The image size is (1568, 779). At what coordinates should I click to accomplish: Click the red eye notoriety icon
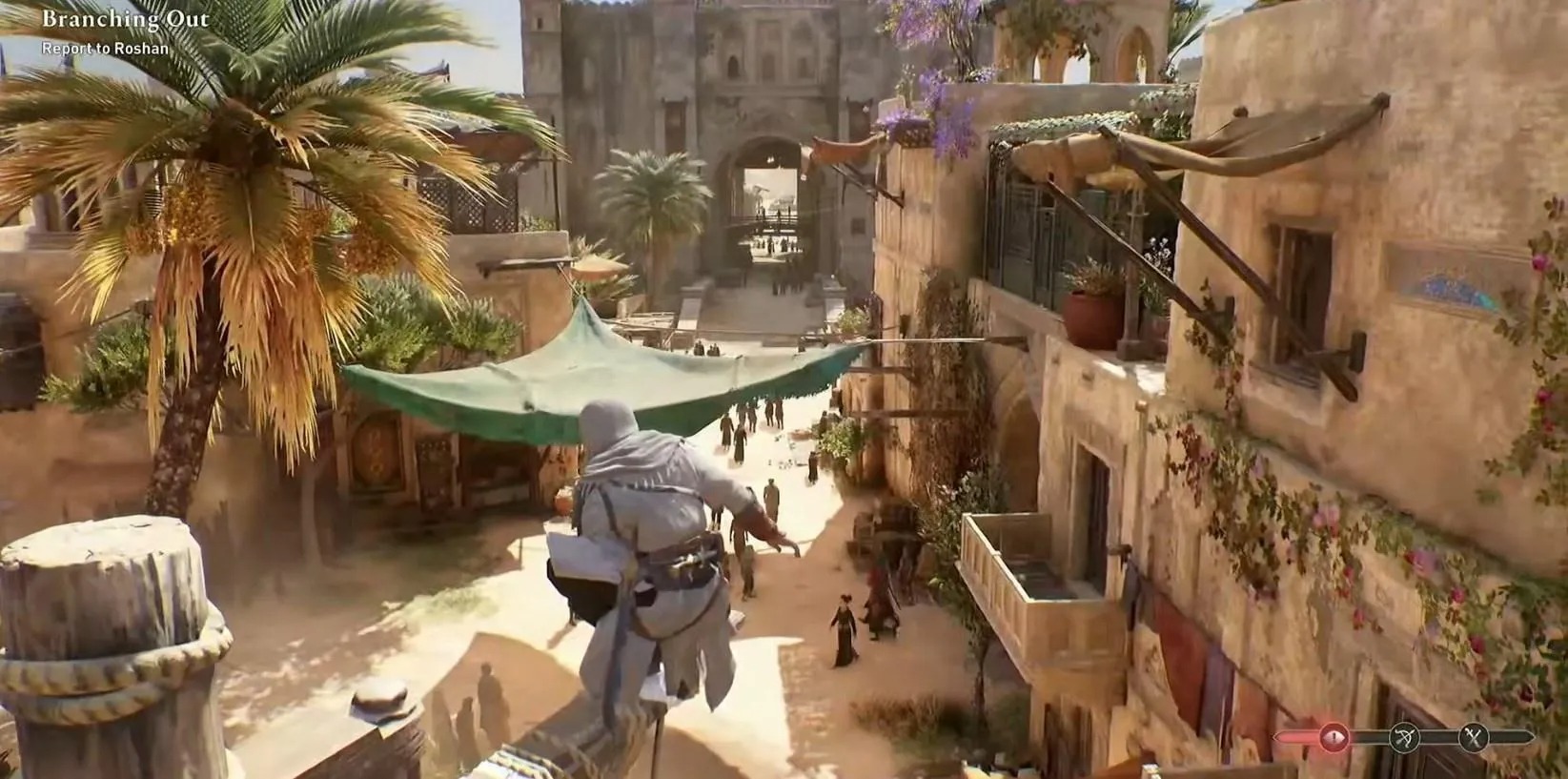[x=1333, y=736]
